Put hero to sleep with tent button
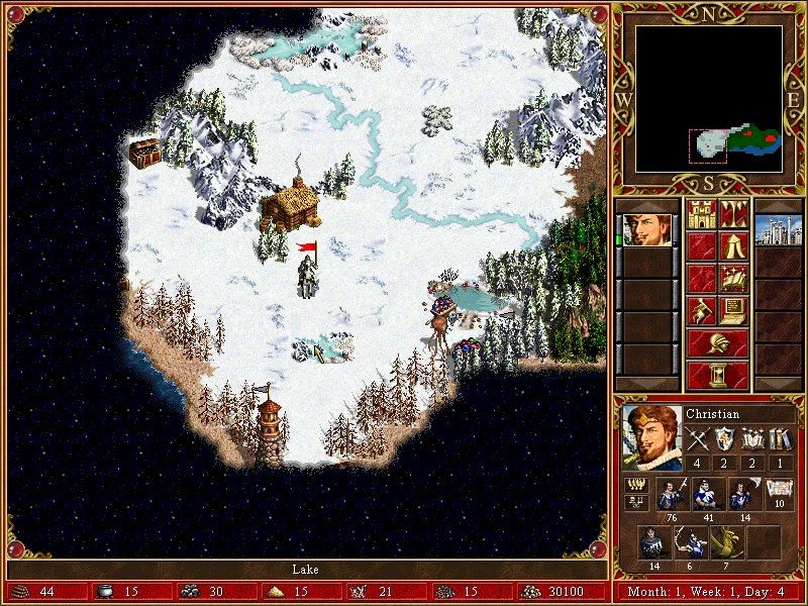Image resolution: width=808 pixels, height=606 pixels. [733, 246]
